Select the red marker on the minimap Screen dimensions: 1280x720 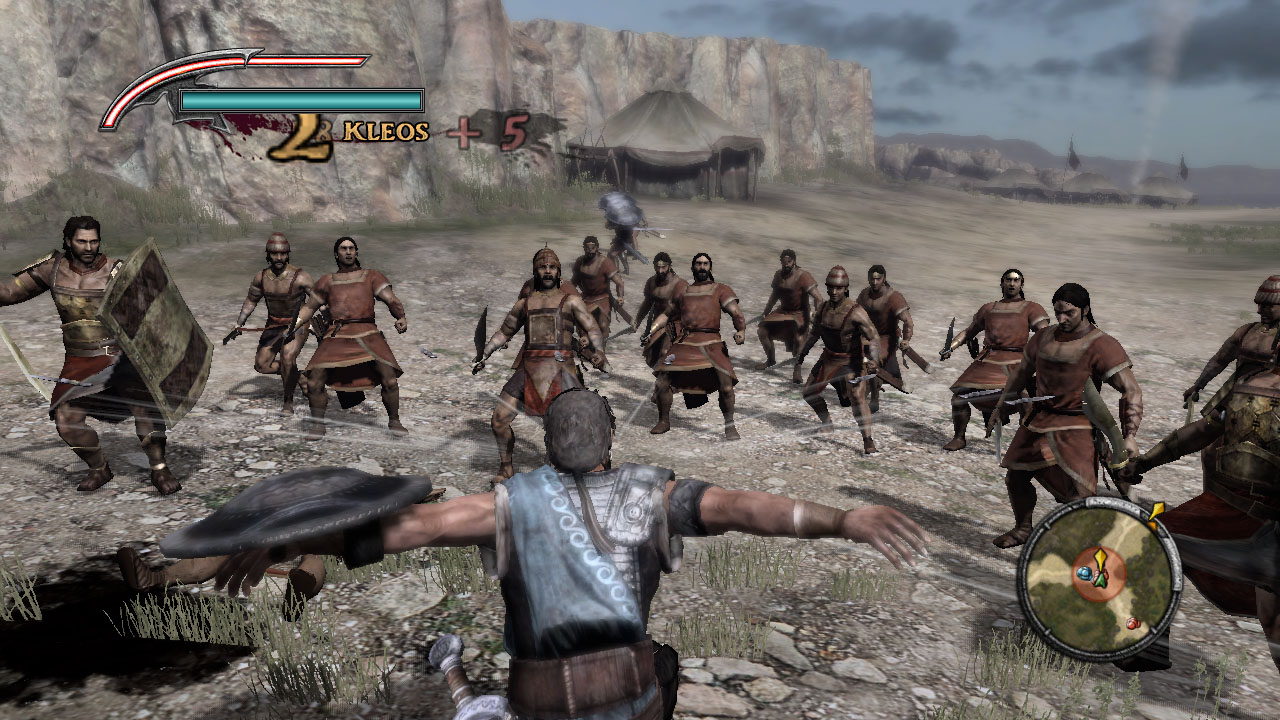pos(1132,624)
